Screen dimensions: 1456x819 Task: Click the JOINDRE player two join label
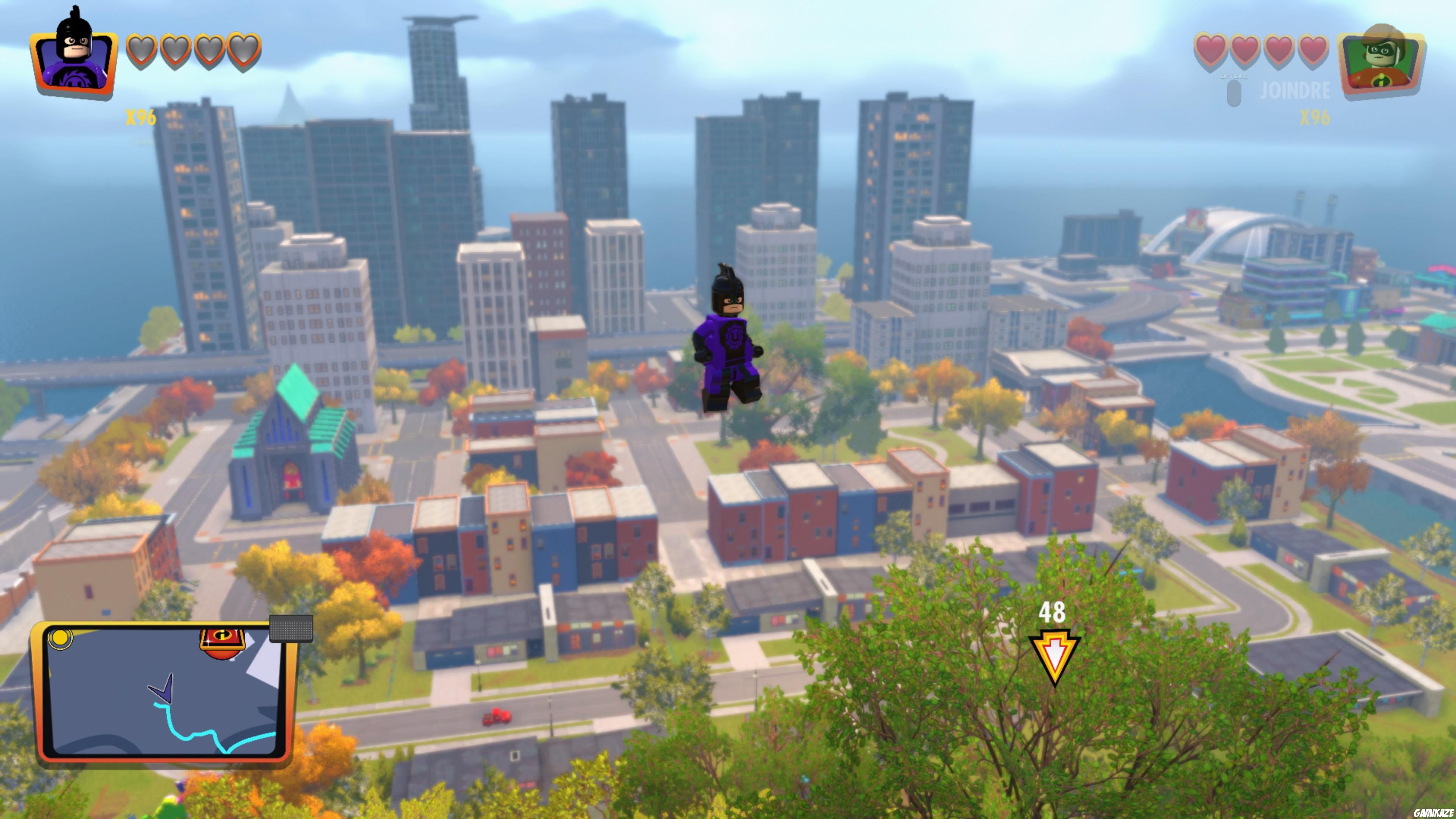1294,91
